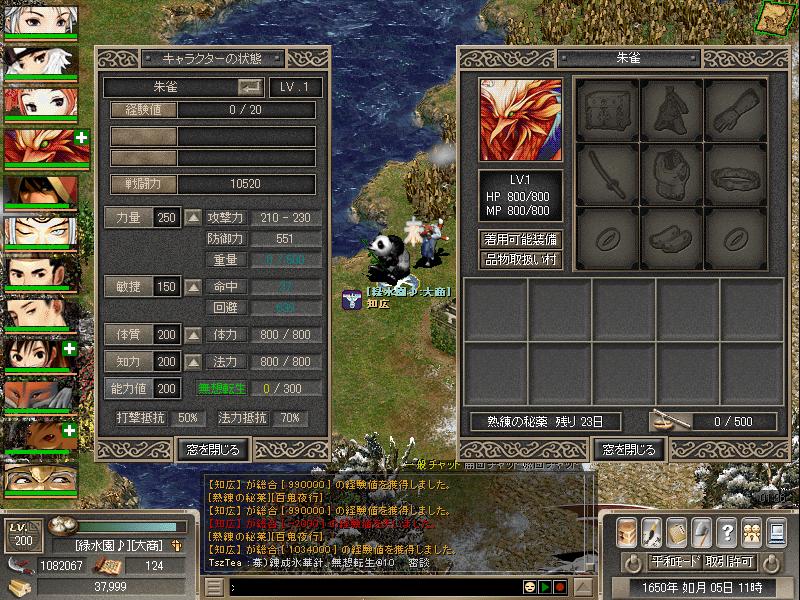Select the sword weapon equipment slot
The height and width of the screenshot is (600, 800).
(606, 174)
